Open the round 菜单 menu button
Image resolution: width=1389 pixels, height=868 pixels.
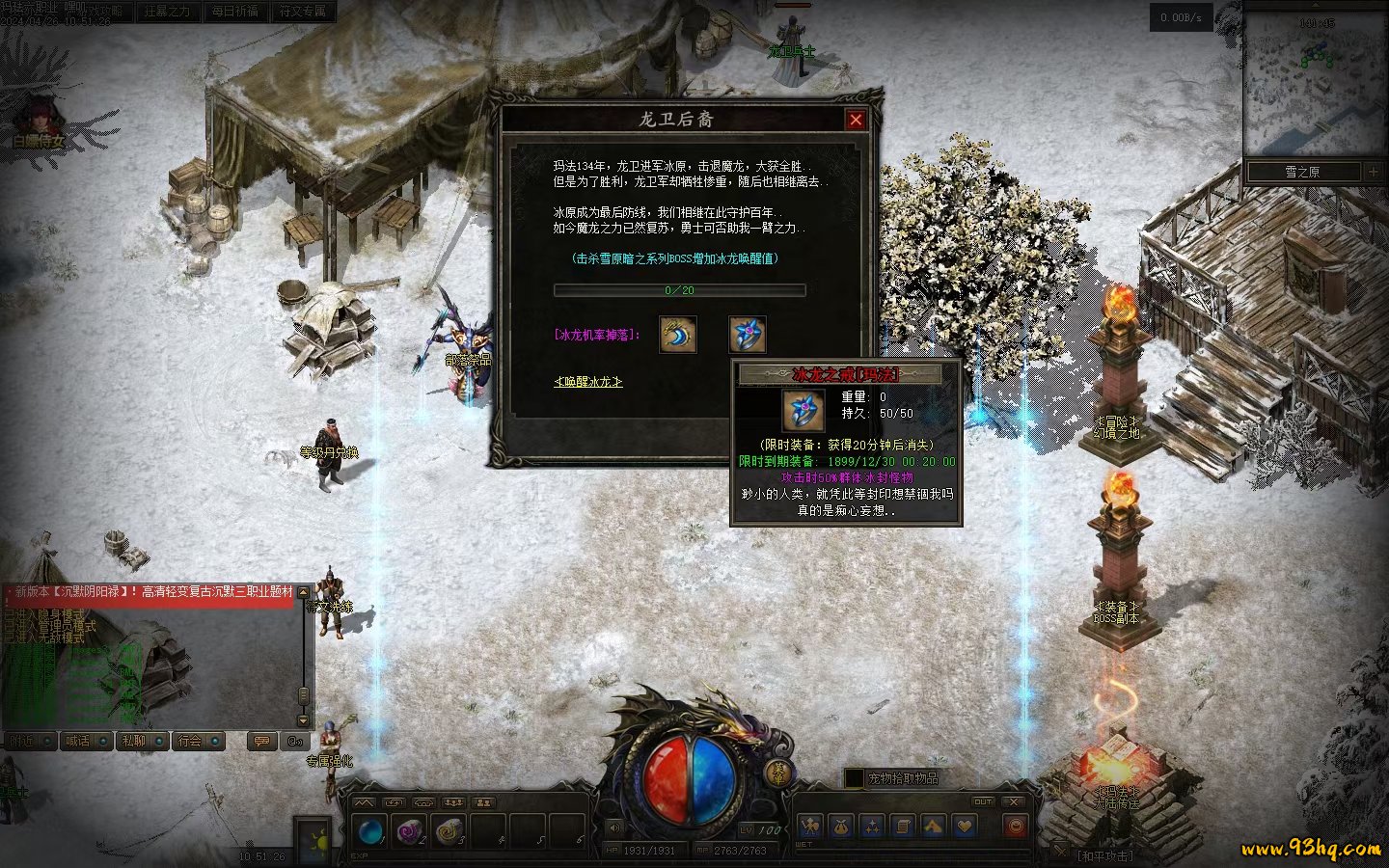click(x=779, y=773)
